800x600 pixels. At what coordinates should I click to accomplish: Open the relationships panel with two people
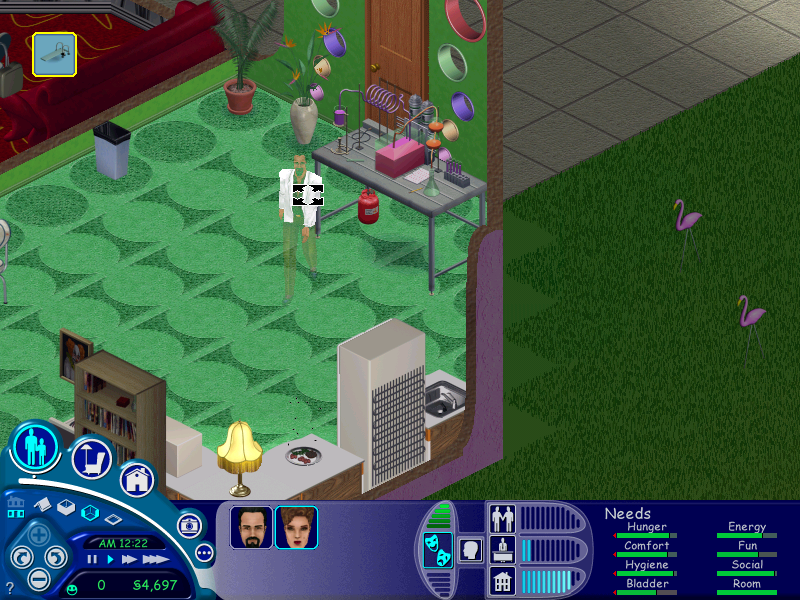[x=502, y=517]
